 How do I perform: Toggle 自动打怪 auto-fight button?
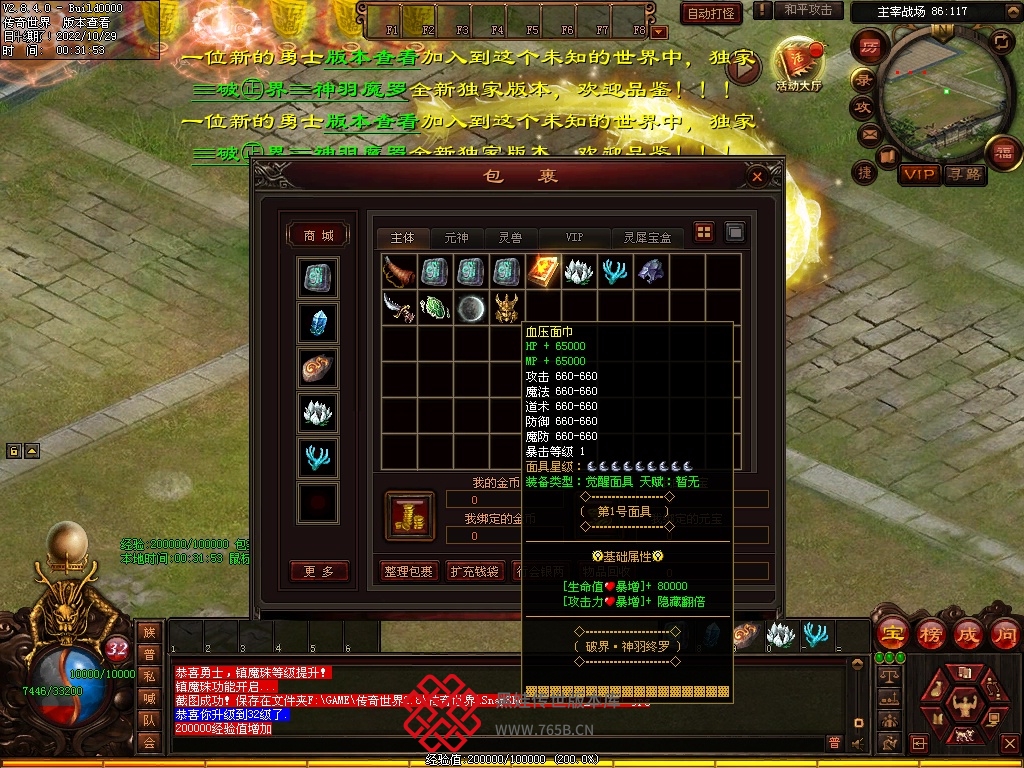point(712,14)
